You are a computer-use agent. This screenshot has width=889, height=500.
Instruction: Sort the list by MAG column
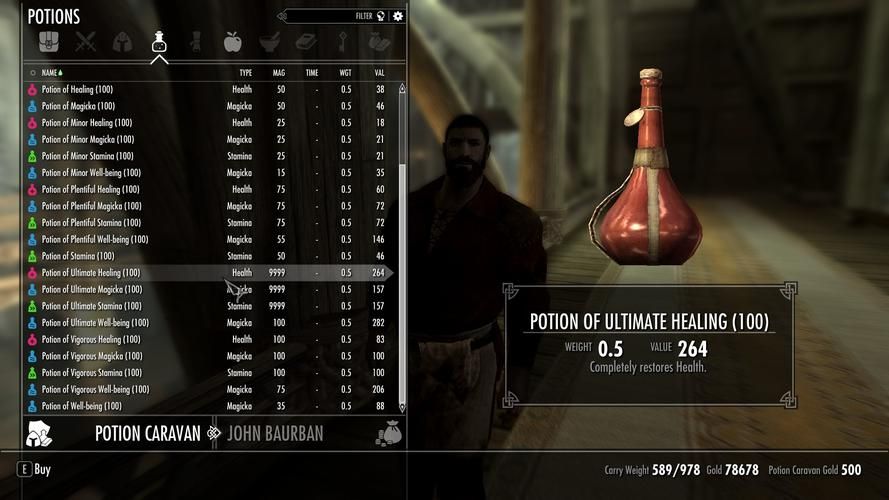click(x=278, y=73)
